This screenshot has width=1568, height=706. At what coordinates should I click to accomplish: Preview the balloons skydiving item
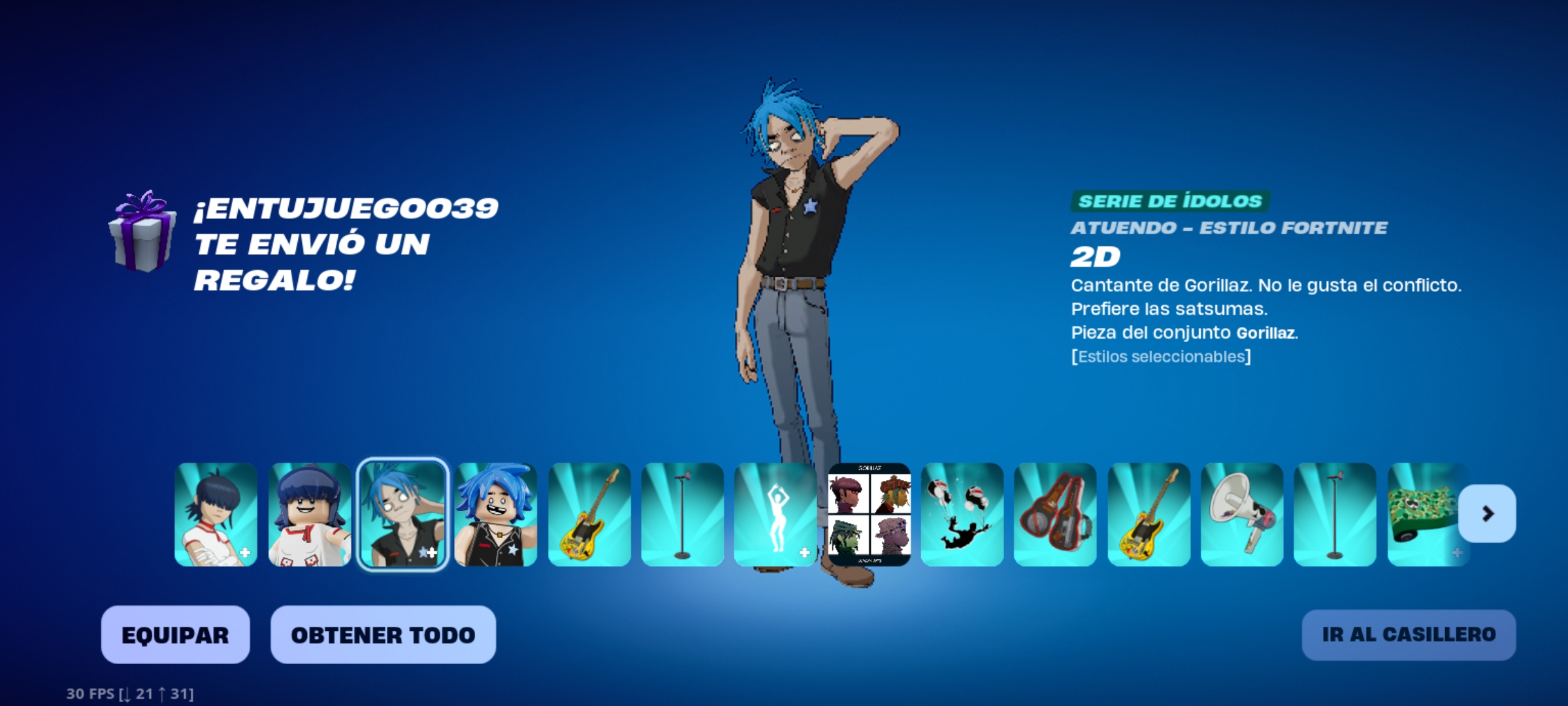pos(962,514)
